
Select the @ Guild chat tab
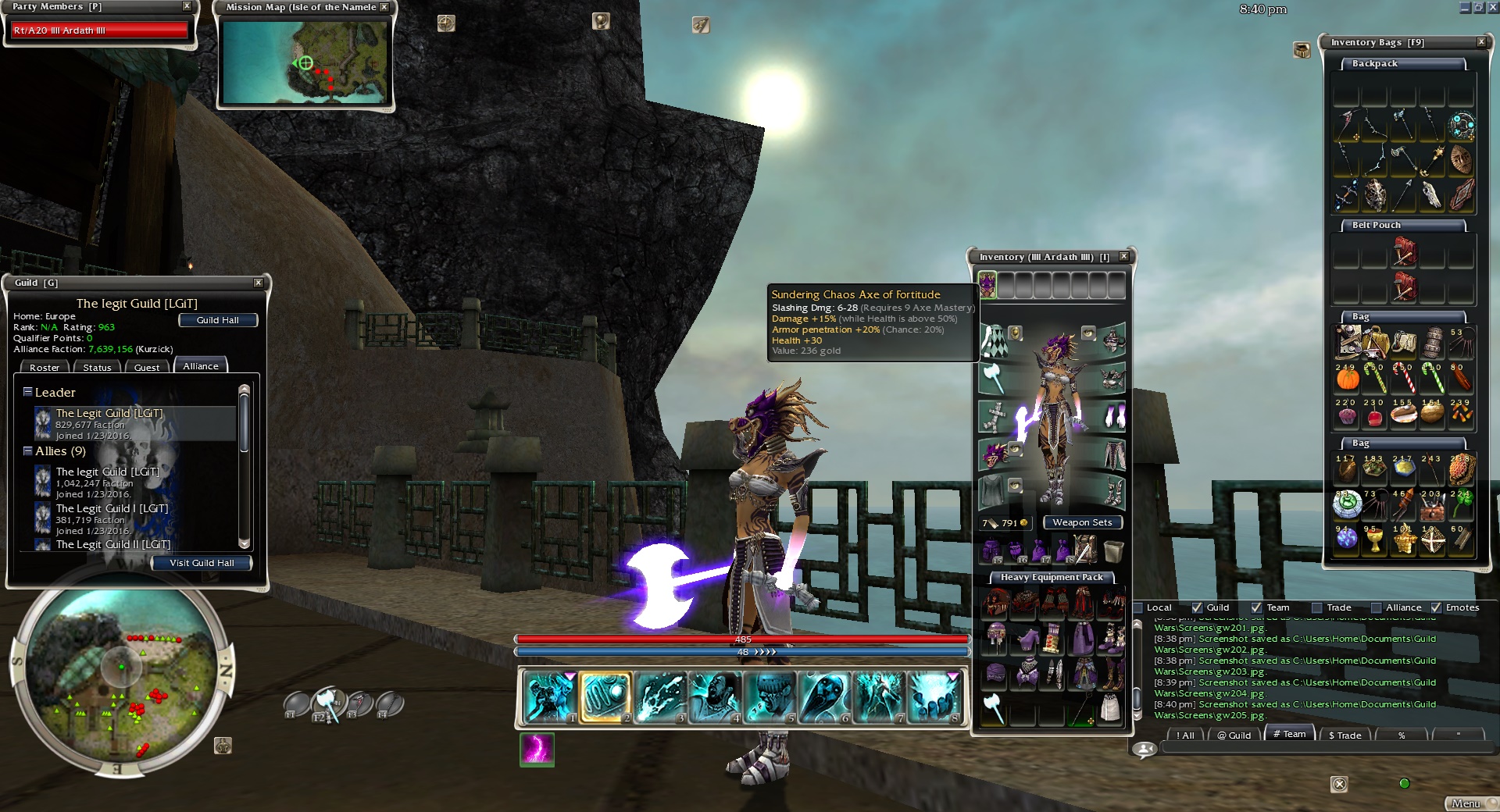[x=1234, y=735]
